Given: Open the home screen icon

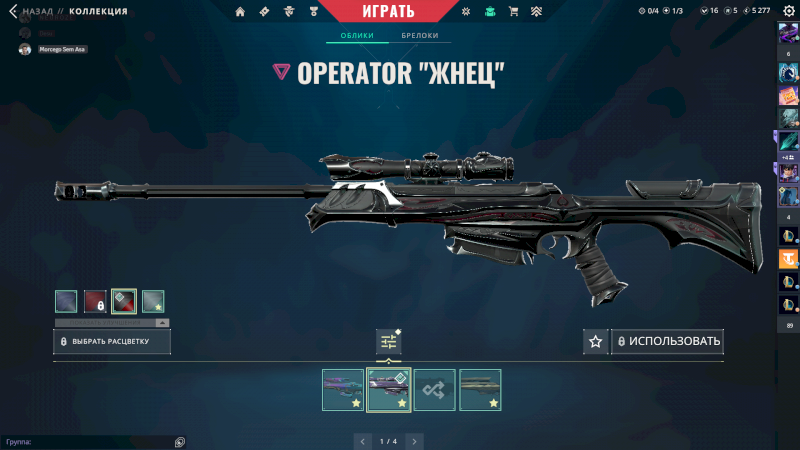Looking at the screenshot, I should [x=240, y=11].
